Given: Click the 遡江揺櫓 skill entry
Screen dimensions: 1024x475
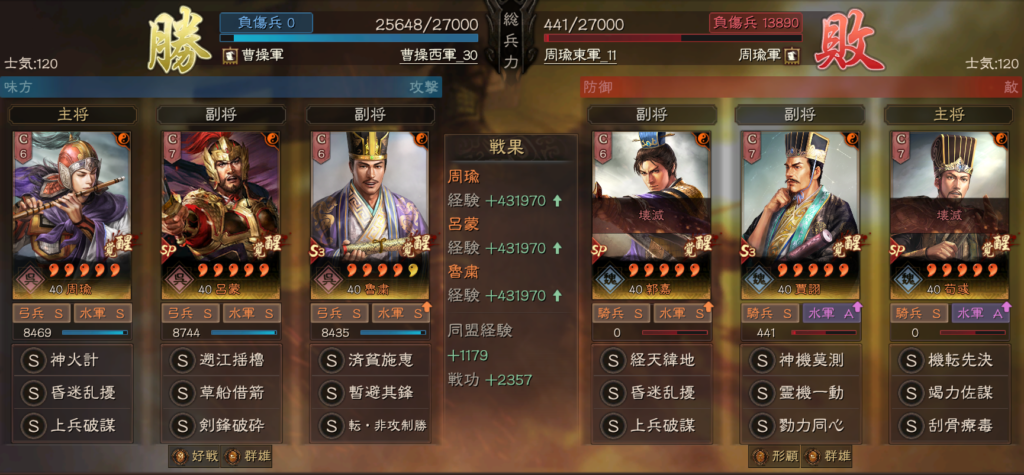Looking at the screenshot, I should [220, 359].
